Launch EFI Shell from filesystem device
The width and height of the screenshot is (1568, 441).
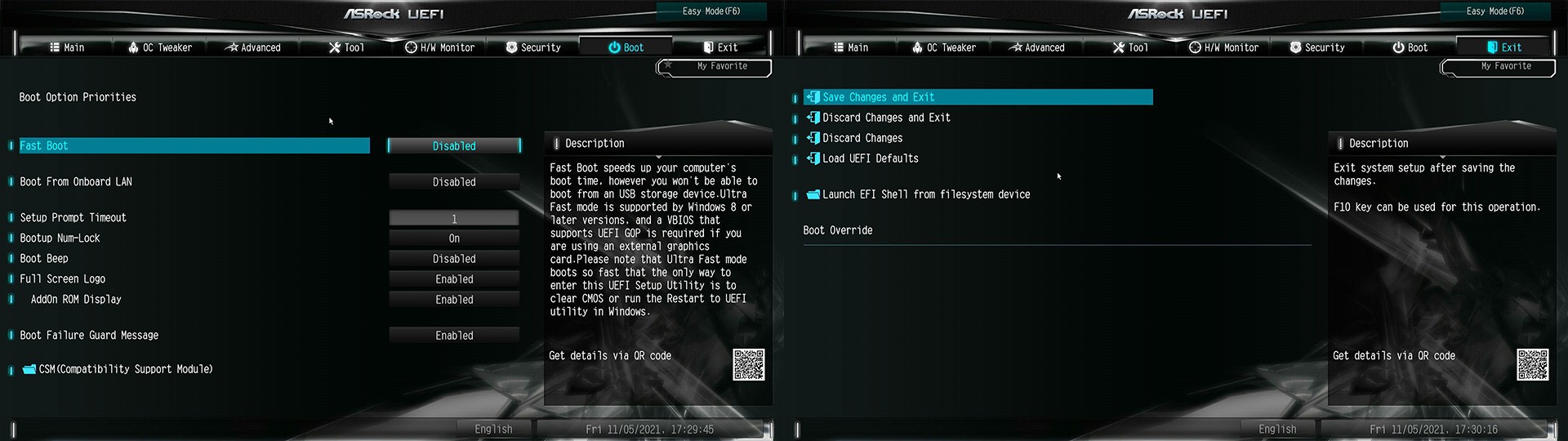[x=925, y=194]
